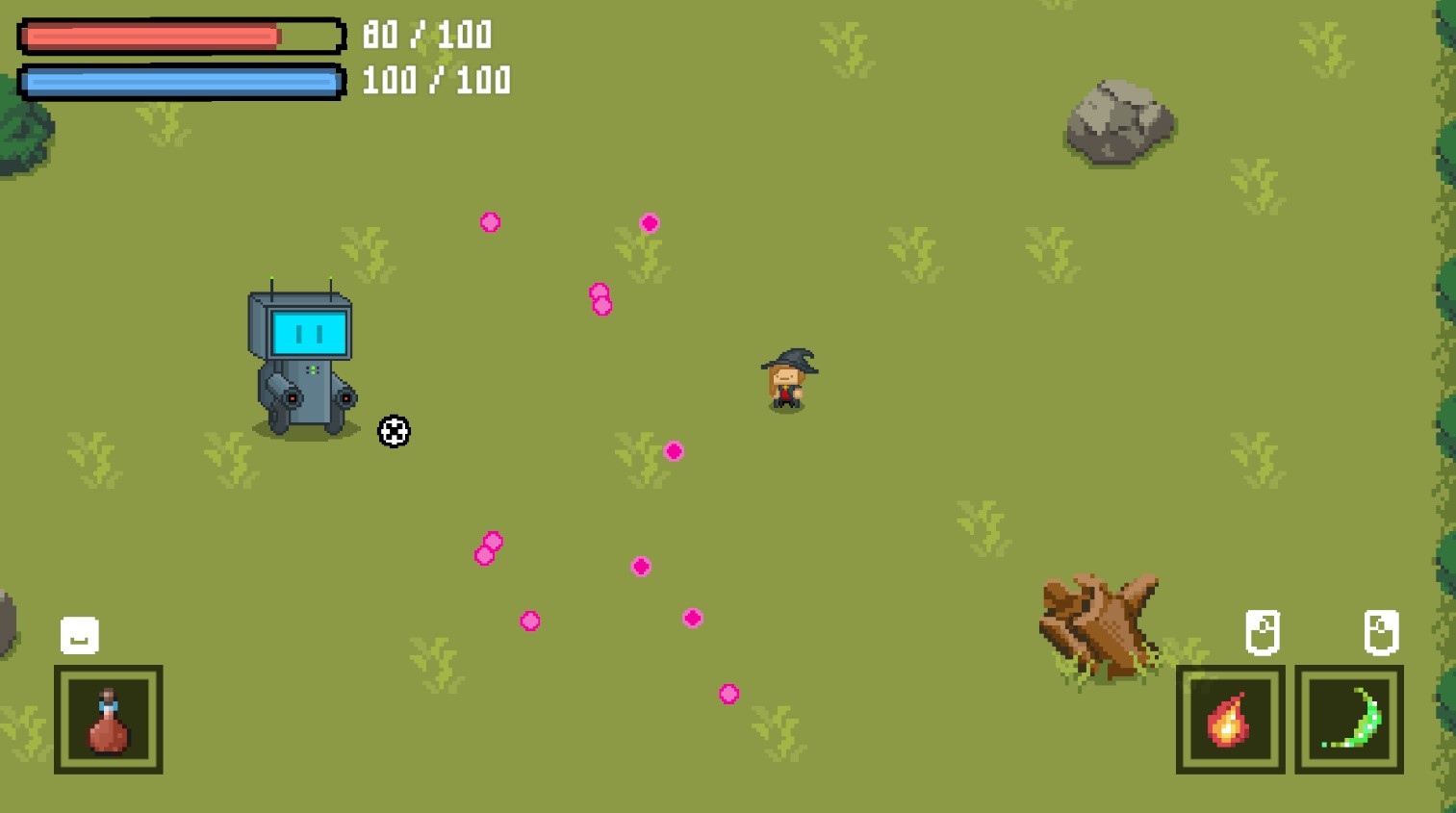
Task: Click a pink projectile near the center
Action: pyautogui.click(x=674, y=450)
